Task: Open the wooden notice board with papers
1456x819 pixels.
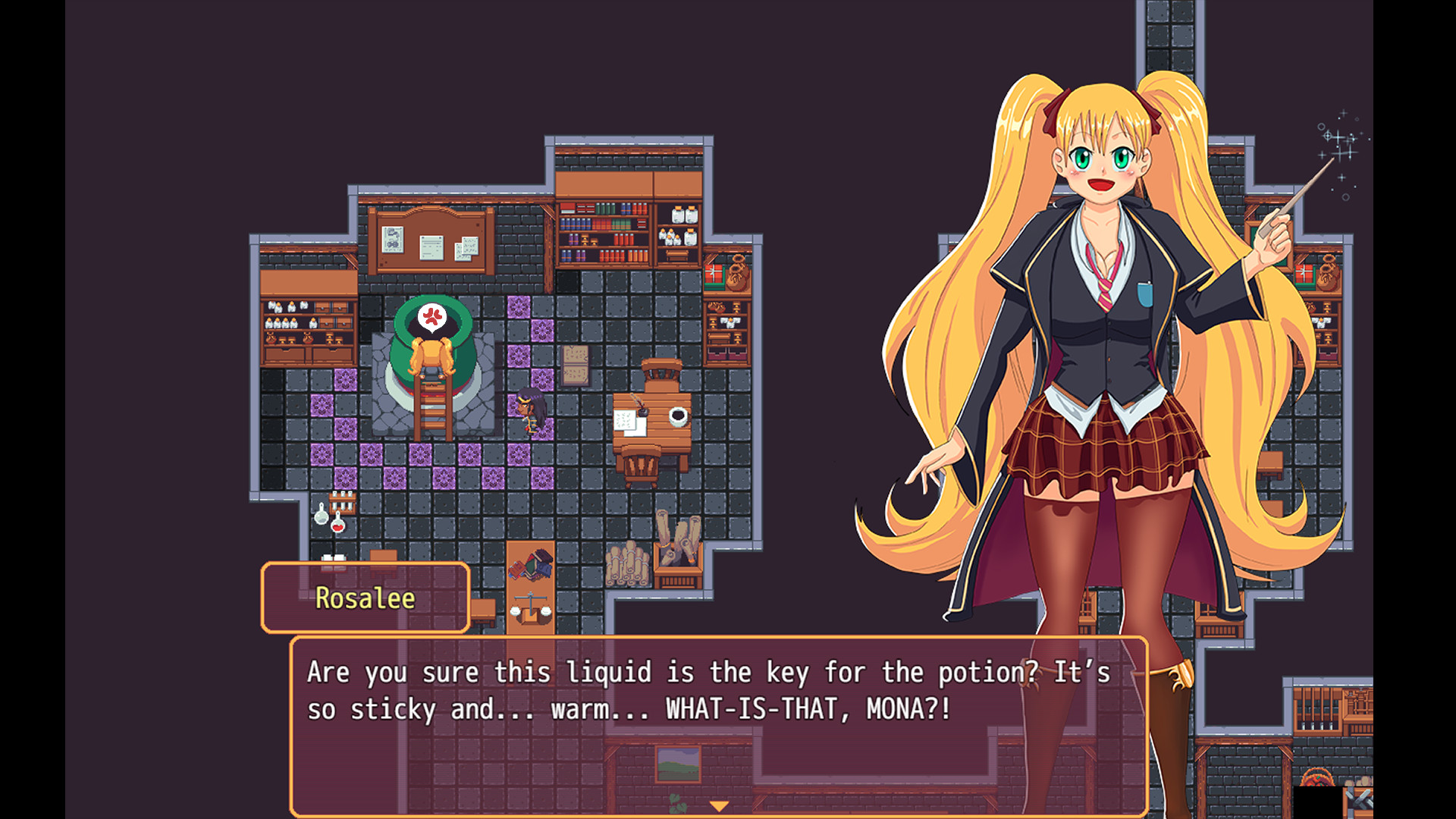Action: click(x=428, y=243)
